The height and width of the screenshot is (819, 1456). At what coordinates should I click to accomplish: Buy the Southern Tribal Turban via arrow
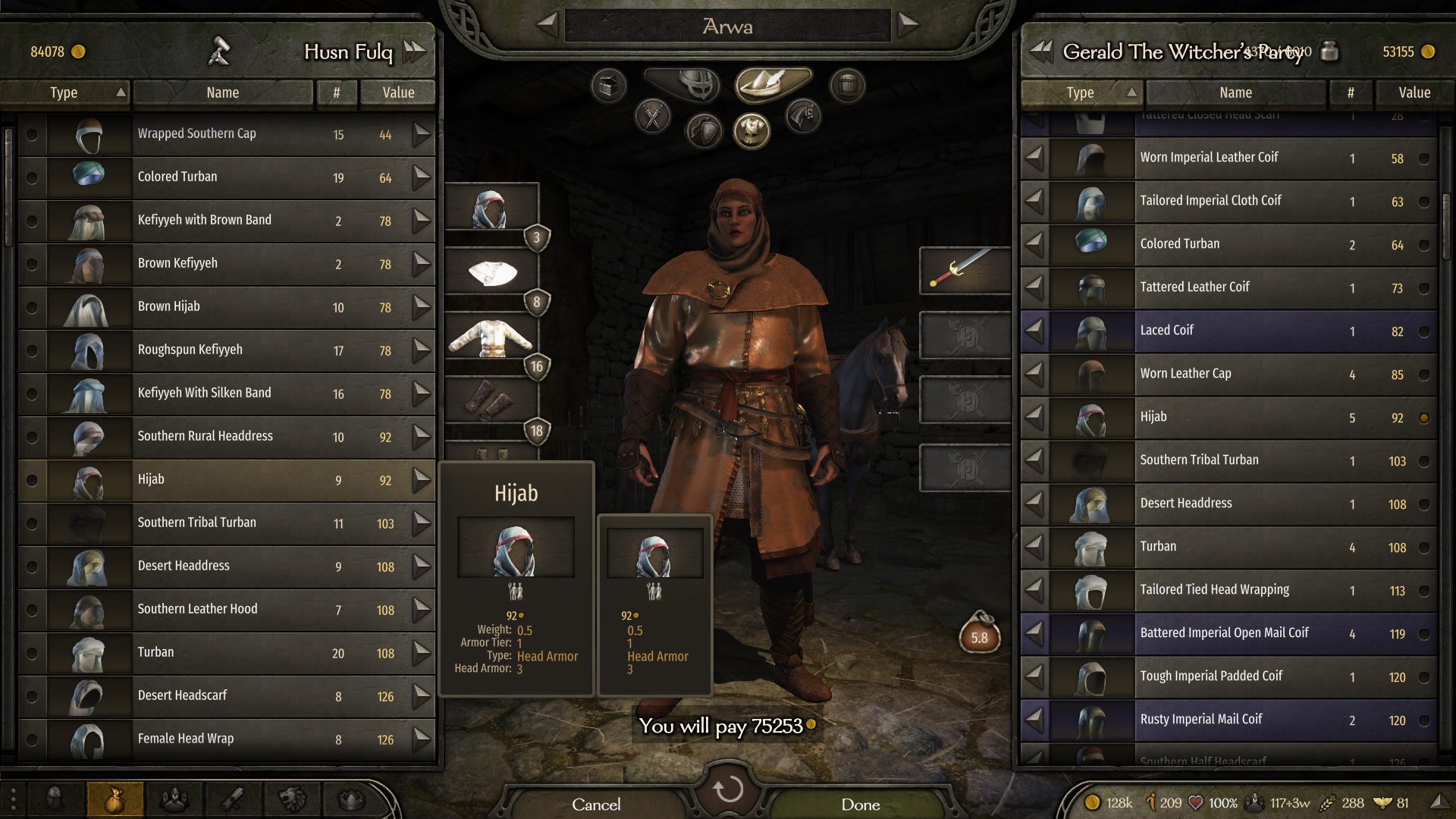point(422,522)
